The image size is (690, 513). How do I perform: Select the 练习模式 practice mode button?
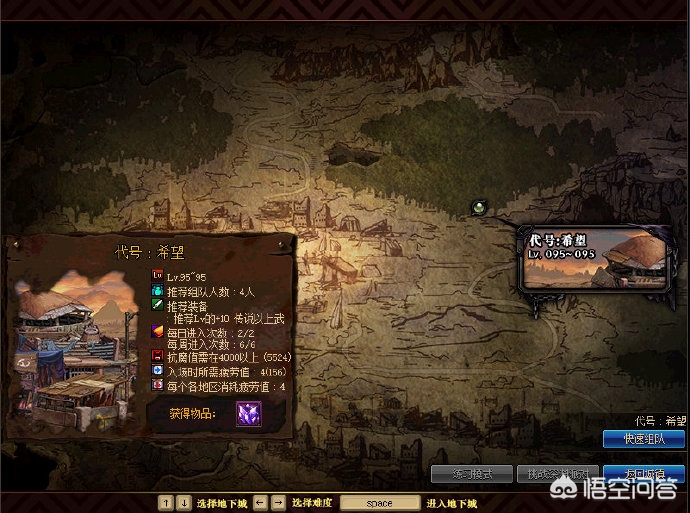(x=471, y=473)
